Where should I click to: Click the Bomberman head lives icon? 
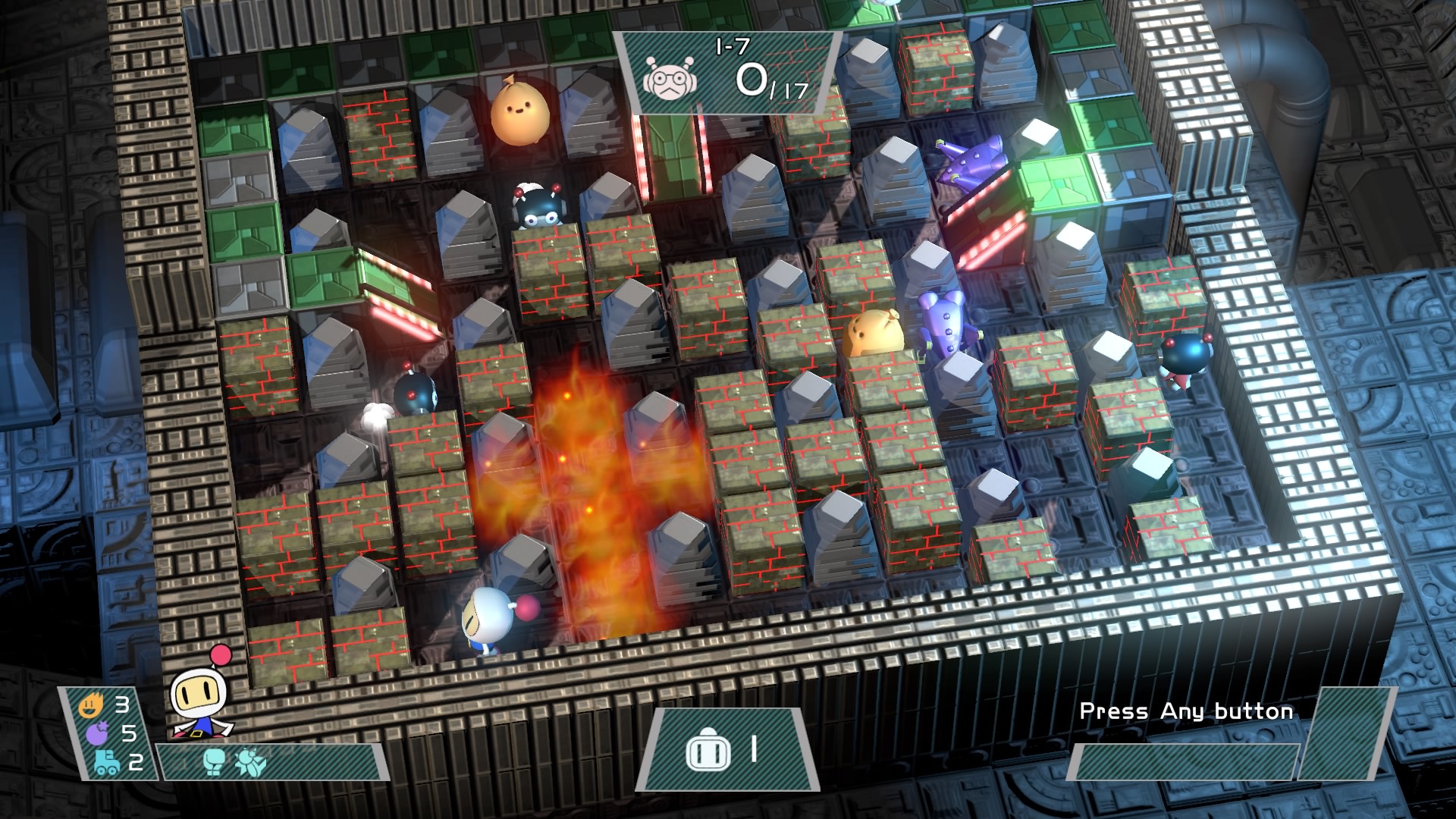tap(708, 752)
